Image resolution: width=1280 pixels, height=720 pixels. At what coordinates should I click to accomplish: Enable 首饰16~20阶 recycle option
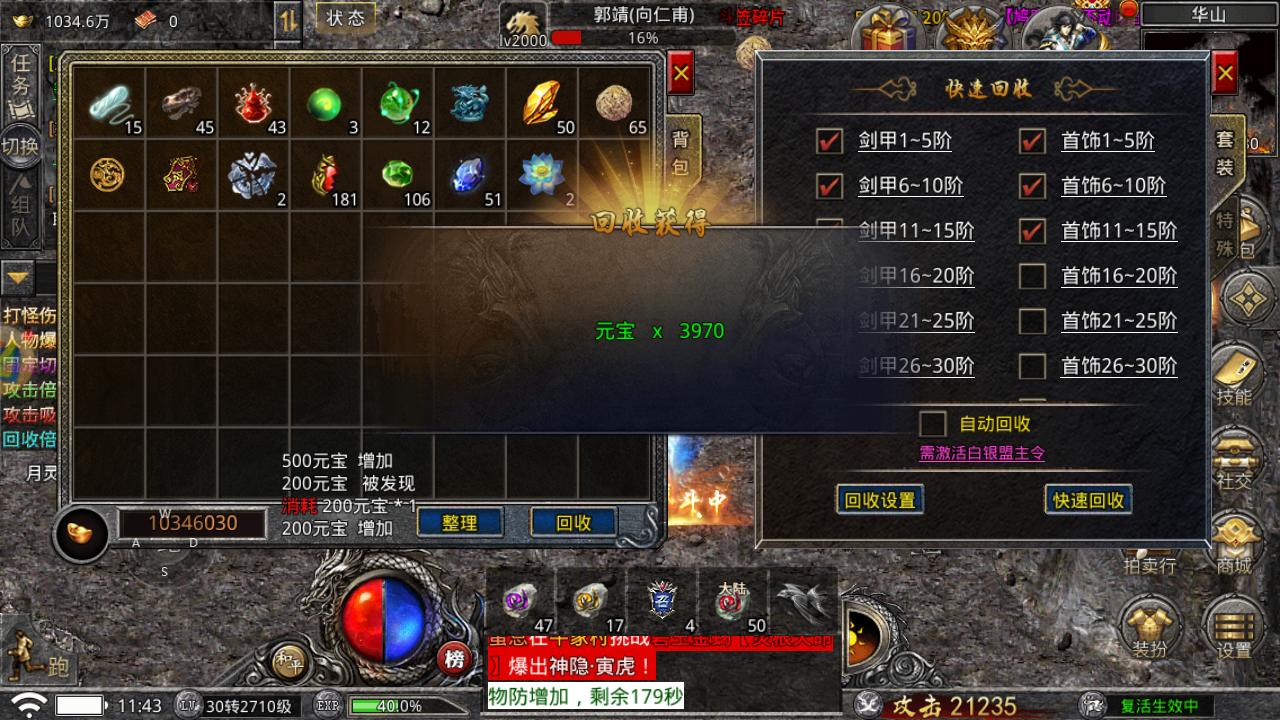click(x=1031, y=276)
